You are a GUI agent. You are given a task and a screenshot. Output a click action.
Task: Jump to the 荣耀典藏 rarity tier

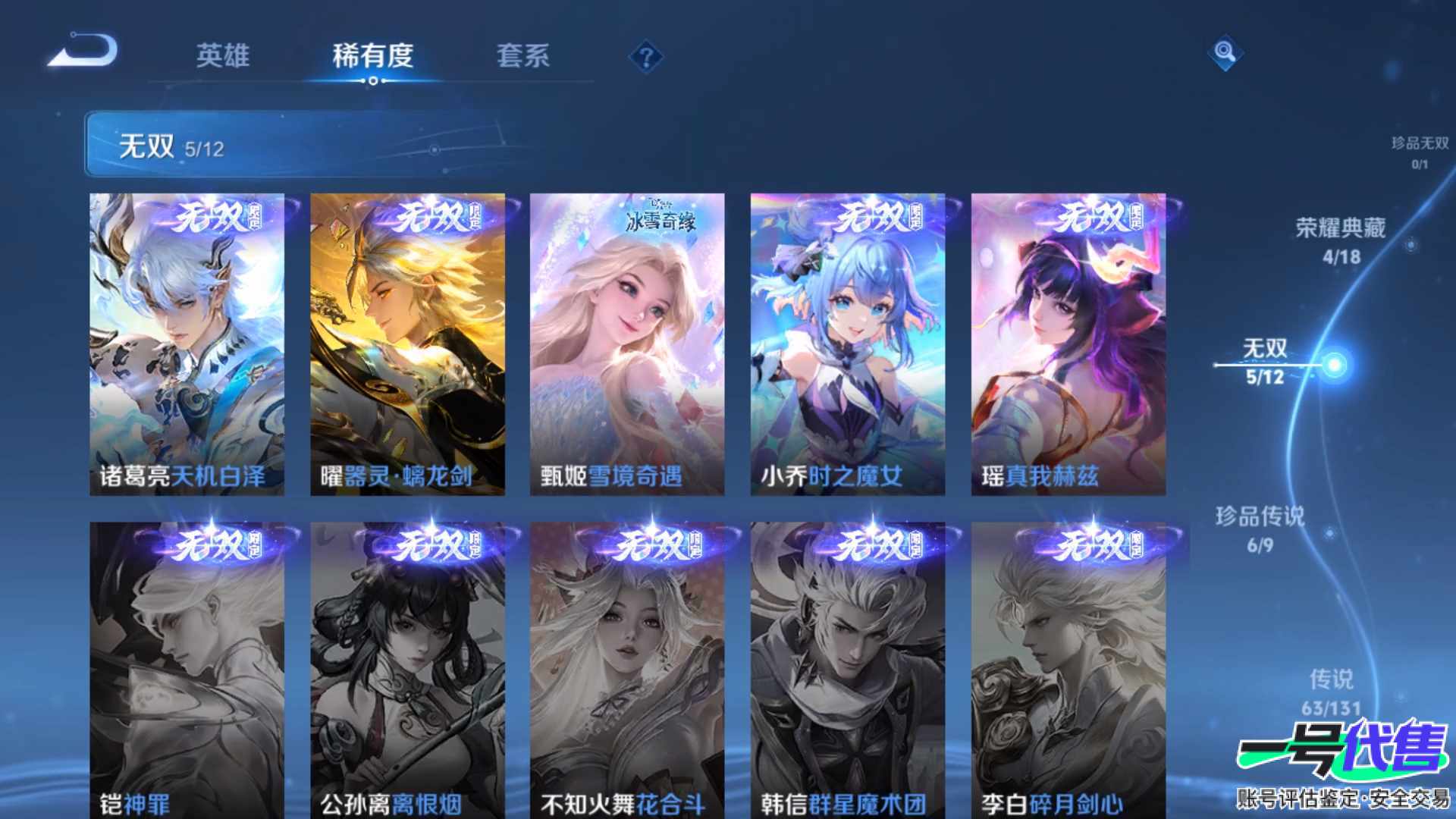[1340, 240]
